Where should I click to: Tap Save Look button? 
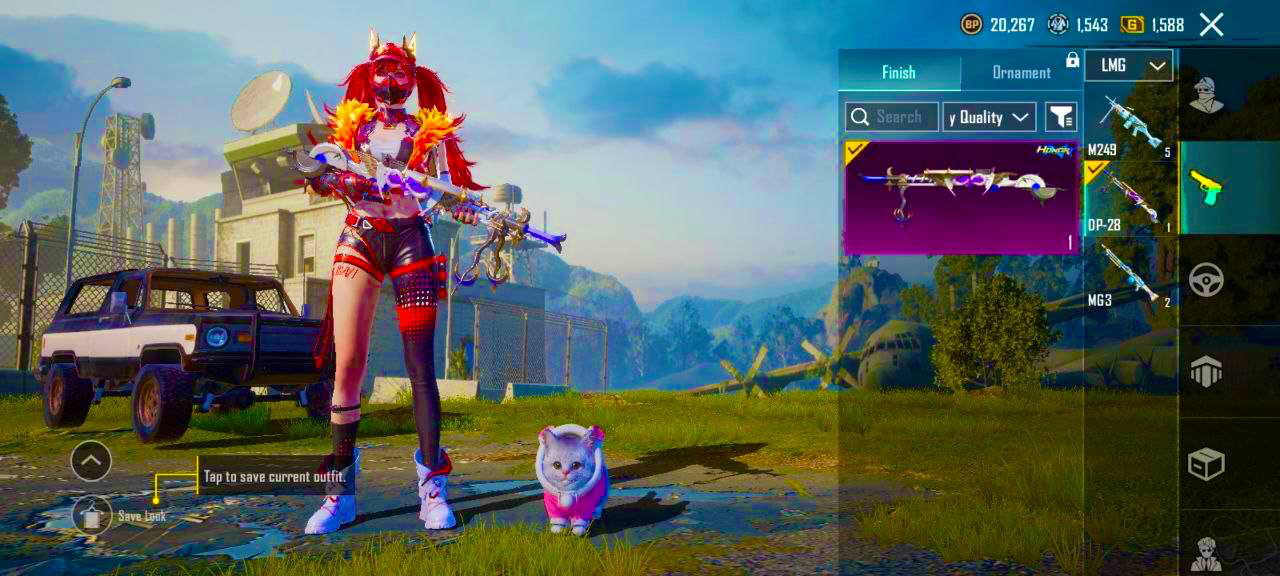(x=92, y=515)
